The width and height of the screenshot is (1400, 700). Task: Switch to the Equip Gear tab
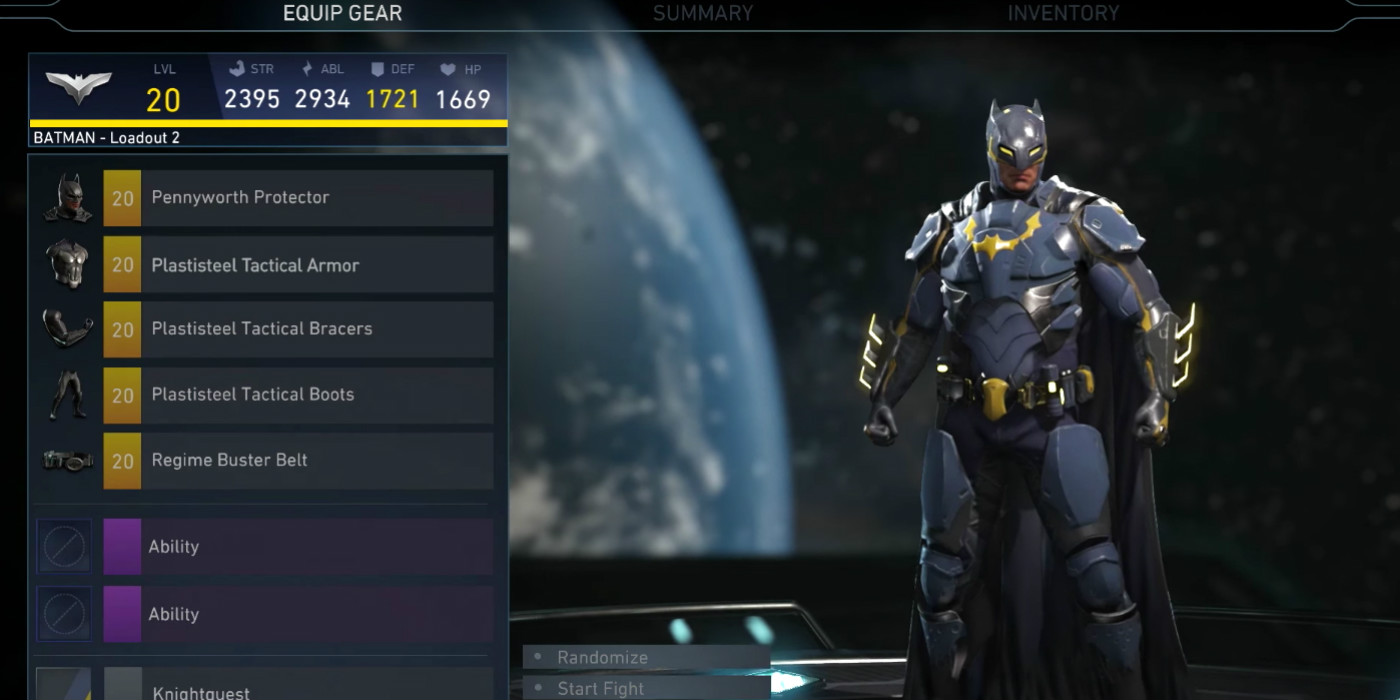[342, 14]
